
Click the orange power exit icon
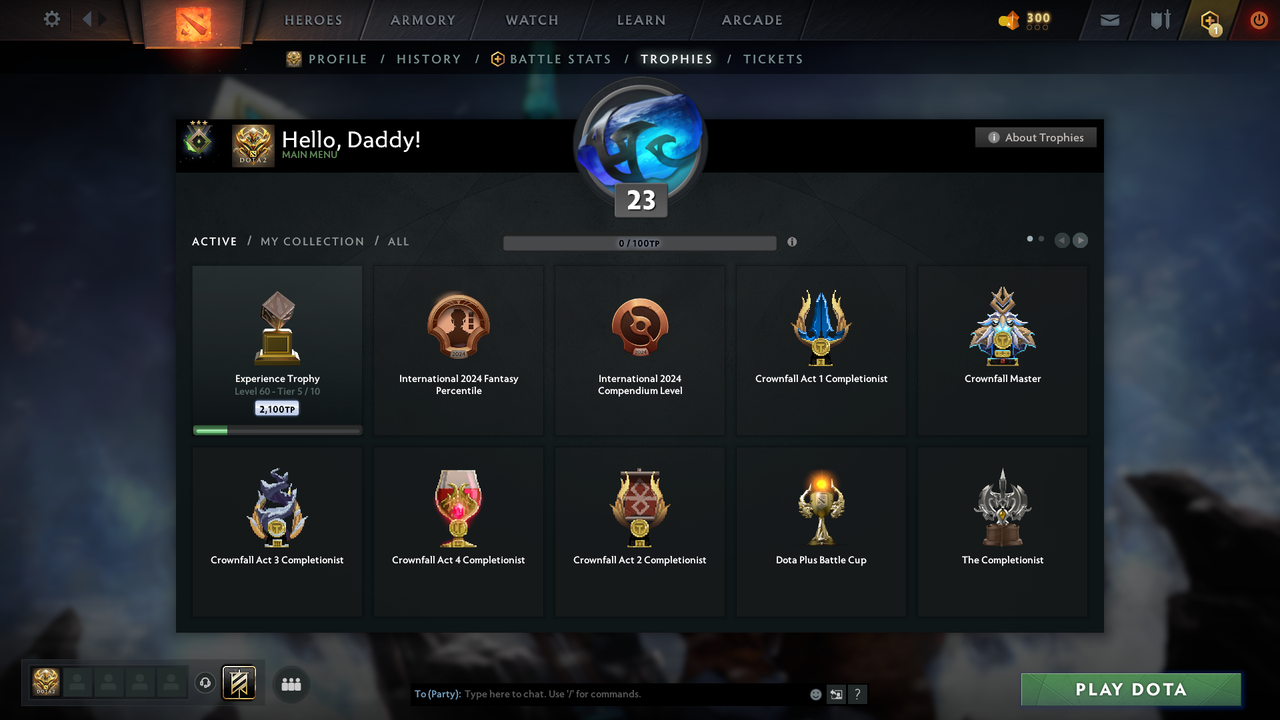[x=1259, y=20]
